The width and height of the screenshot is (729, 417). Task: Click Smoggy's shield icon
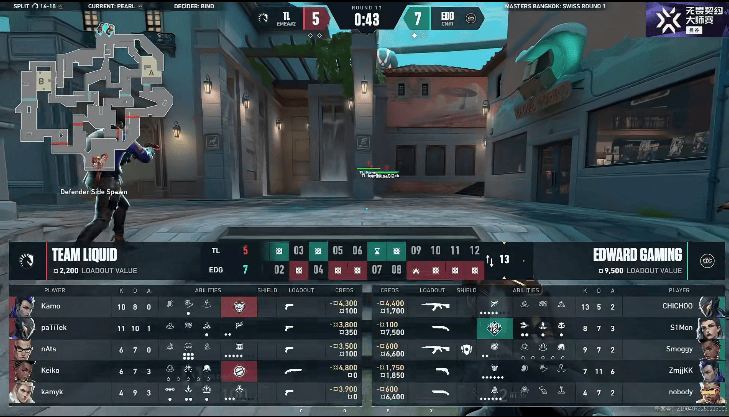point(467,349)
